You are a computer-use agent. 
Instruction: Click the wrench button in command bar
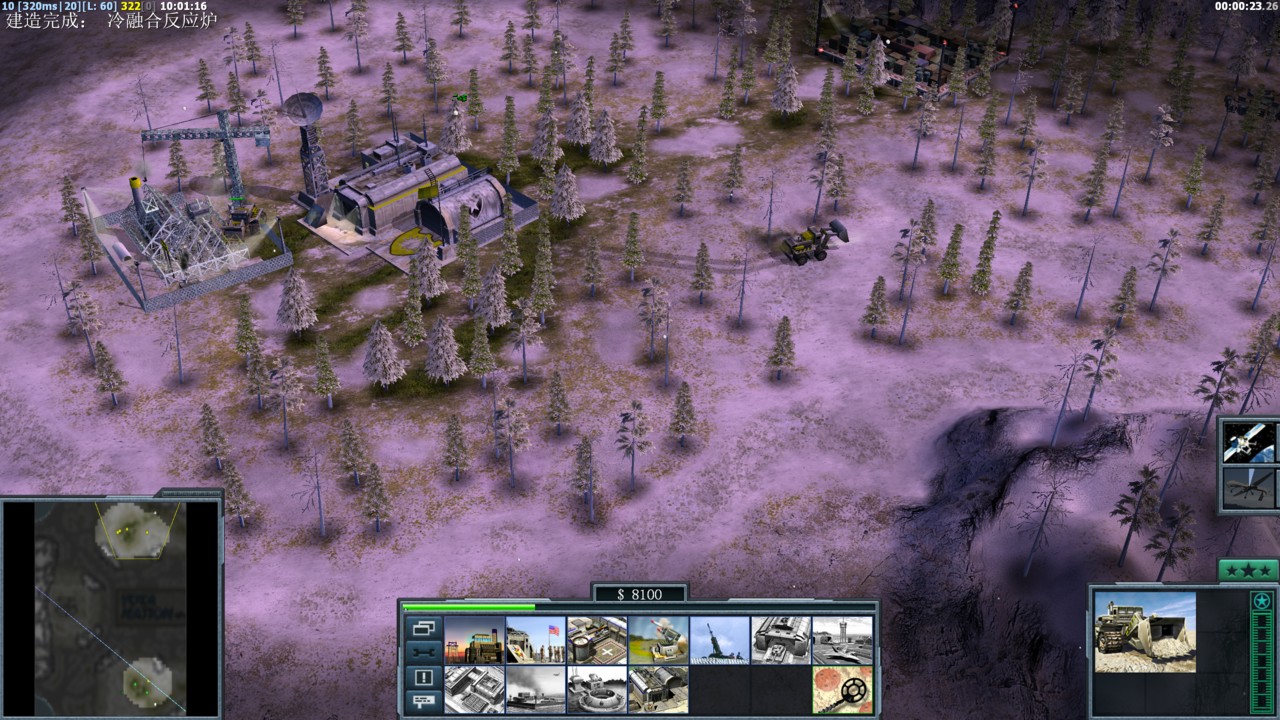click(423, 653)
